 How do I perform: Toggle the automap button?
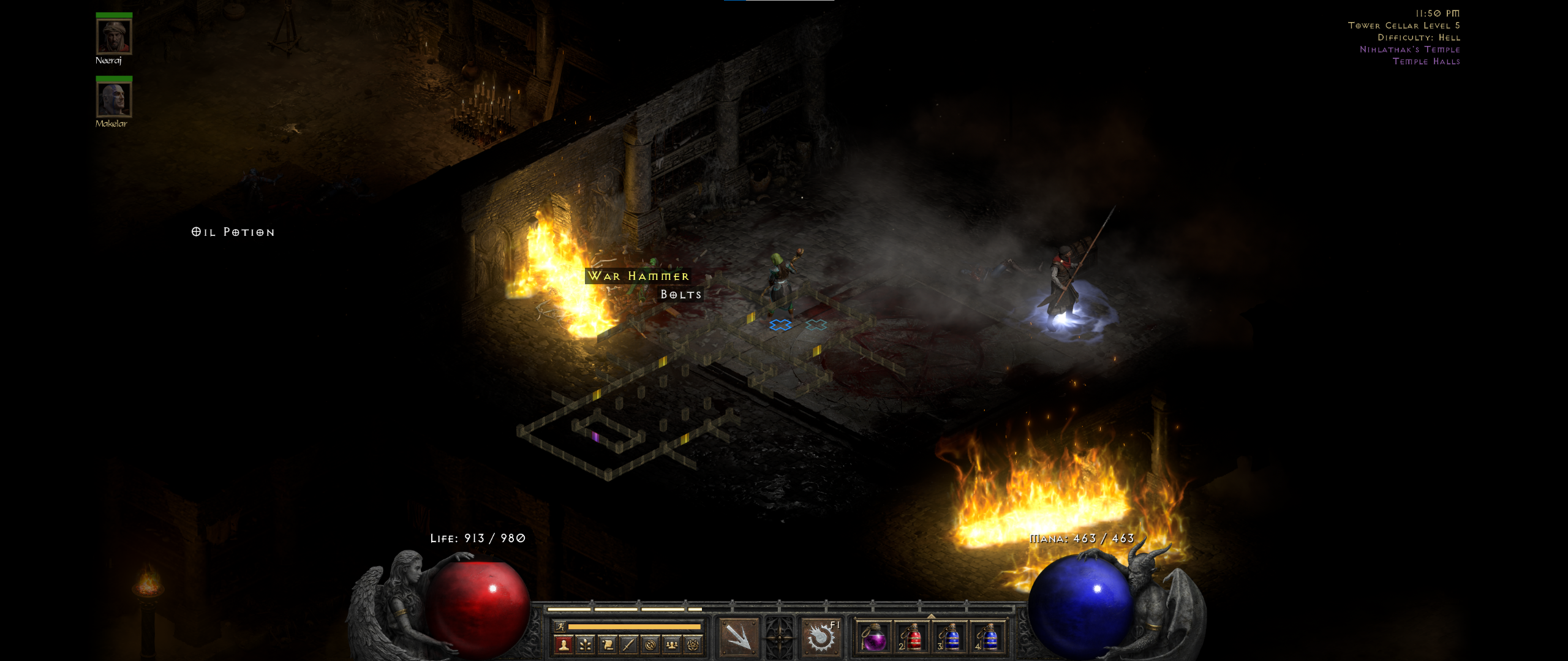coord(650,644)
